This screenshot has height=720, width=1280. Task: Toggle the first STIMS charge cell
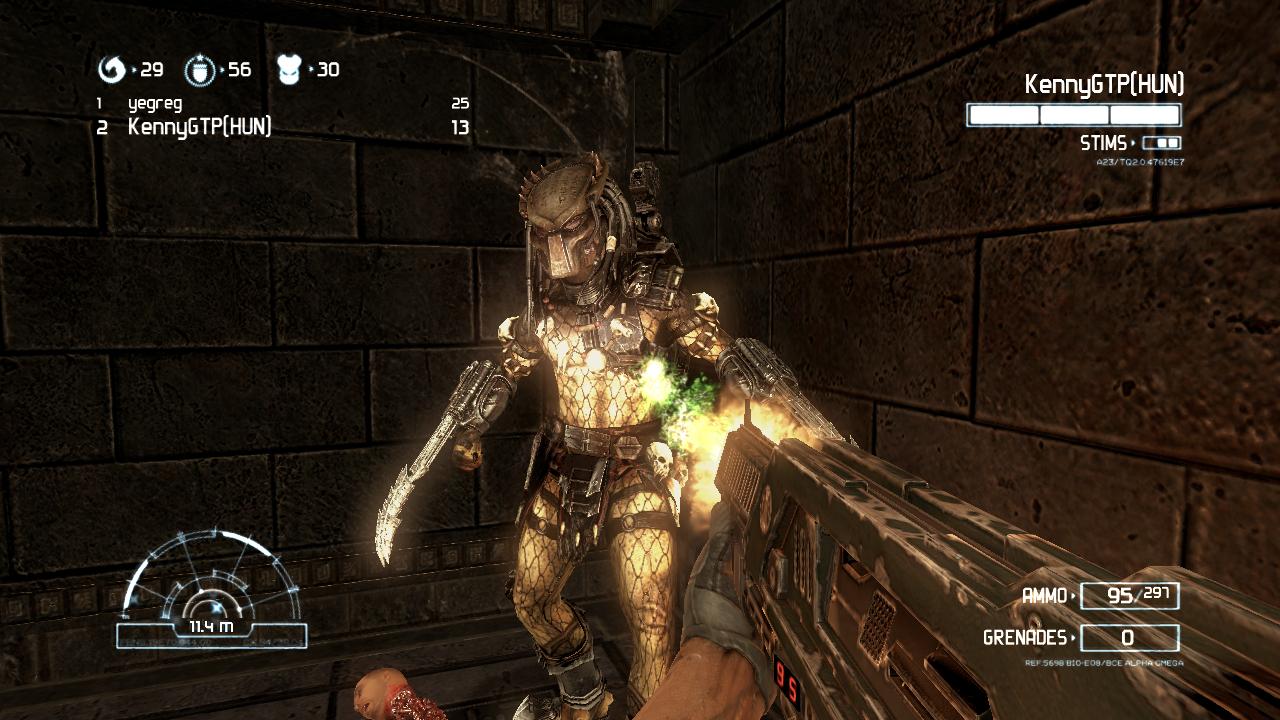1160,142
